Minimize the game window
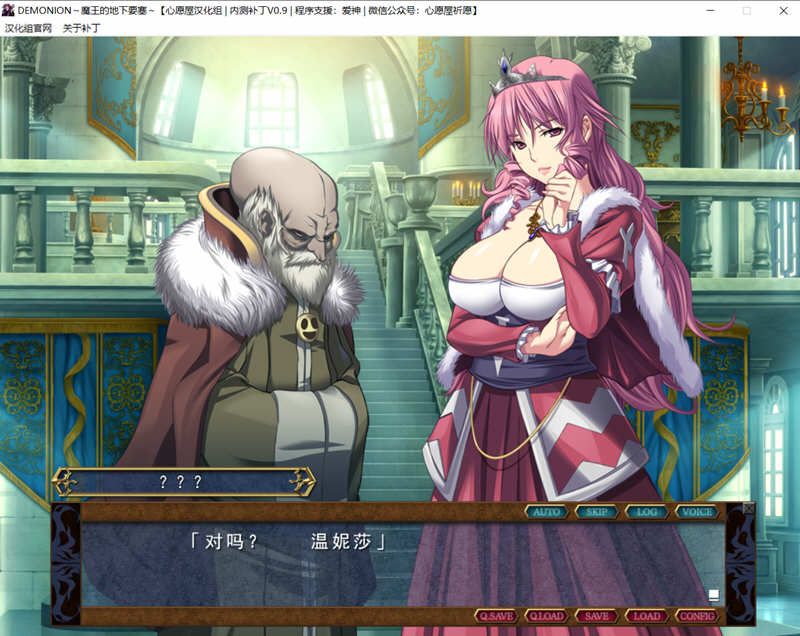 coord(709,10)
